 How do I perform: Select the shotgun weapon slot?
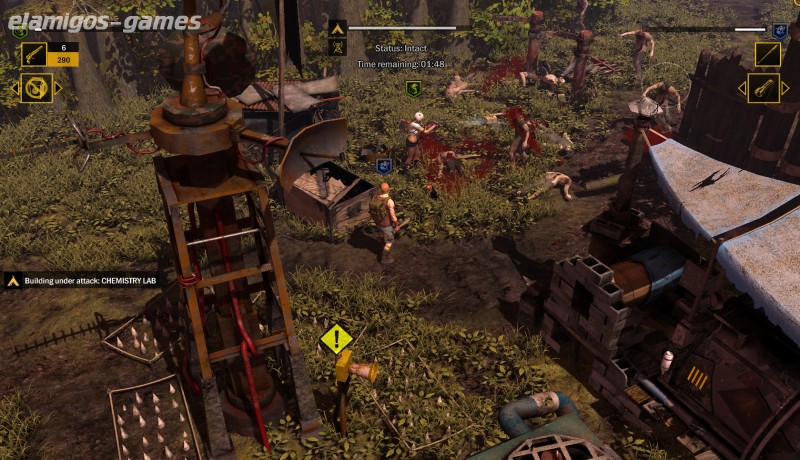click(34, 54)
